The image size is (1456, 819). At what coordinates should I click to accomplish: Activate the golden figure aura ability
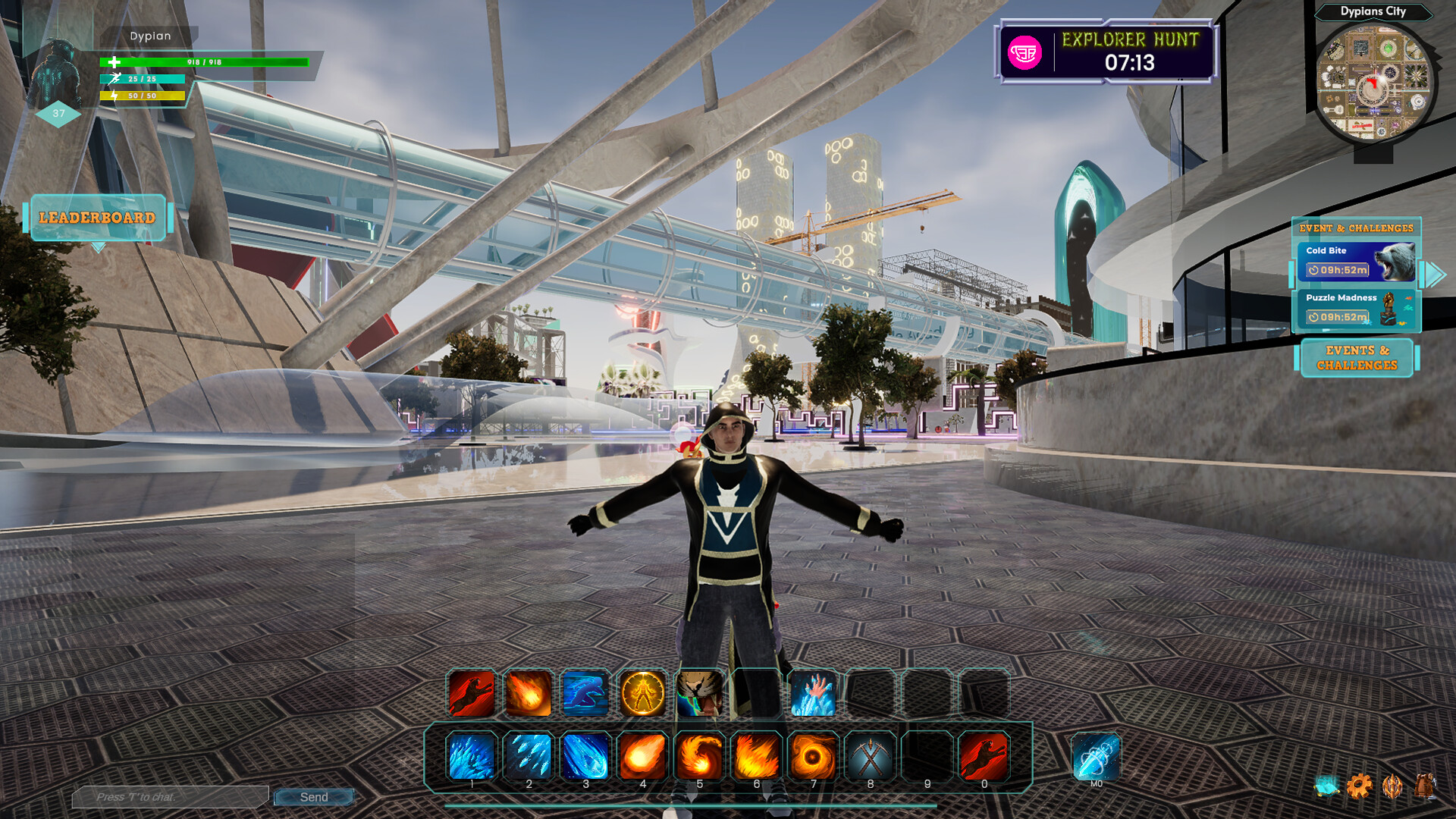pyautogui.click(x=642, y=693)
